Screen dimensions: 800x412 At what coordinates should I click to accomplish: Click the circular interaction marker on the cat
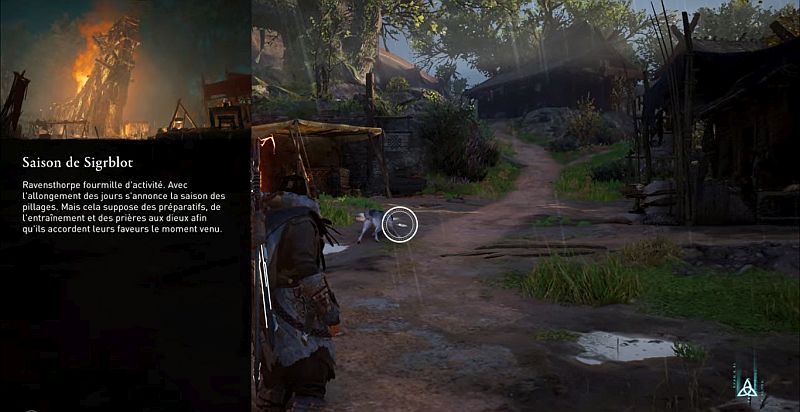click(x=399, y=223)
